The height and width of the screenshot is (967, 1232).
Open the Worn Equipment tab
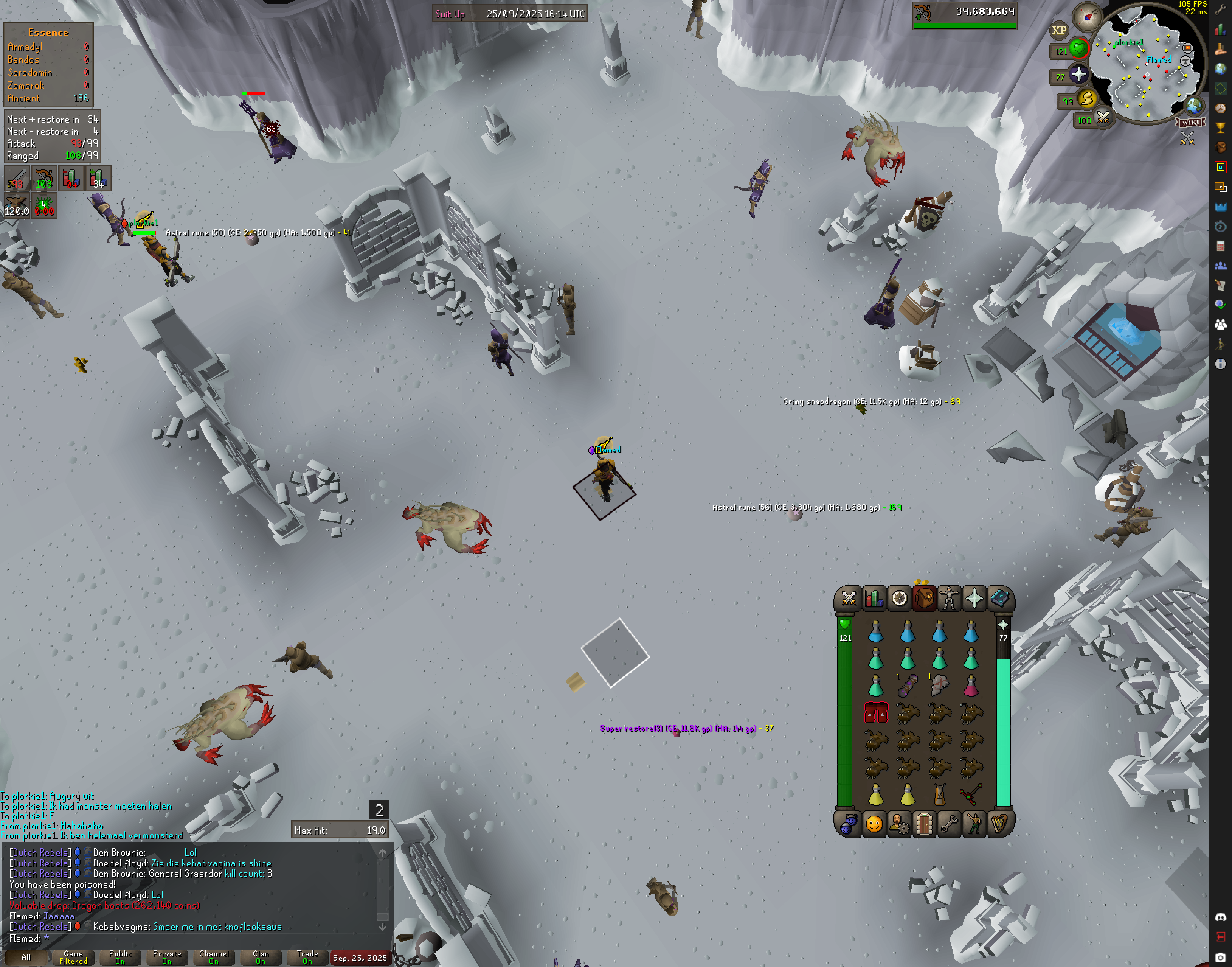pyautogui.click(x=949, y=599)
